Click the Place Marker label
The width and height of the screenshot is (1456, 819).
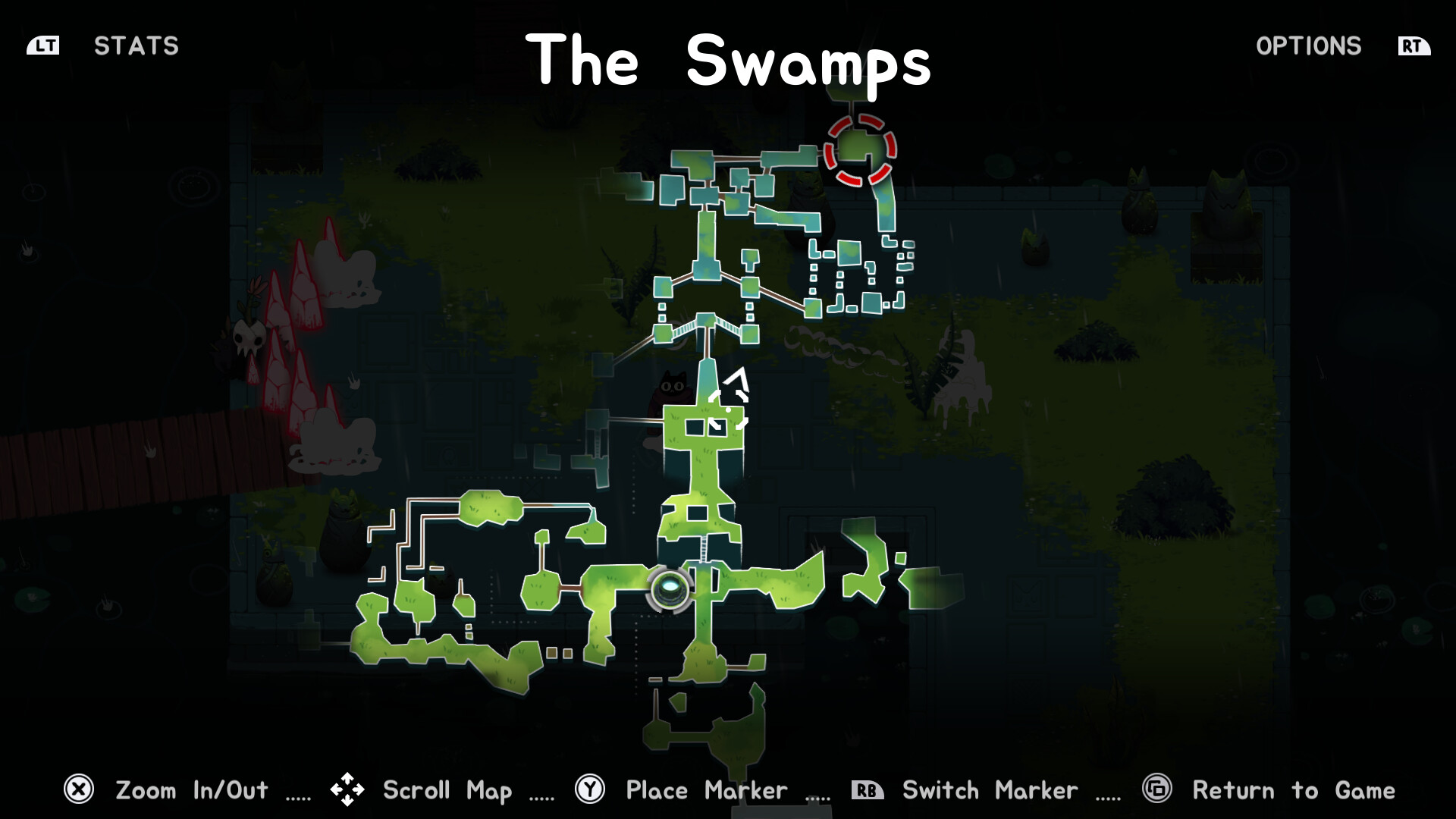[705, 790]
